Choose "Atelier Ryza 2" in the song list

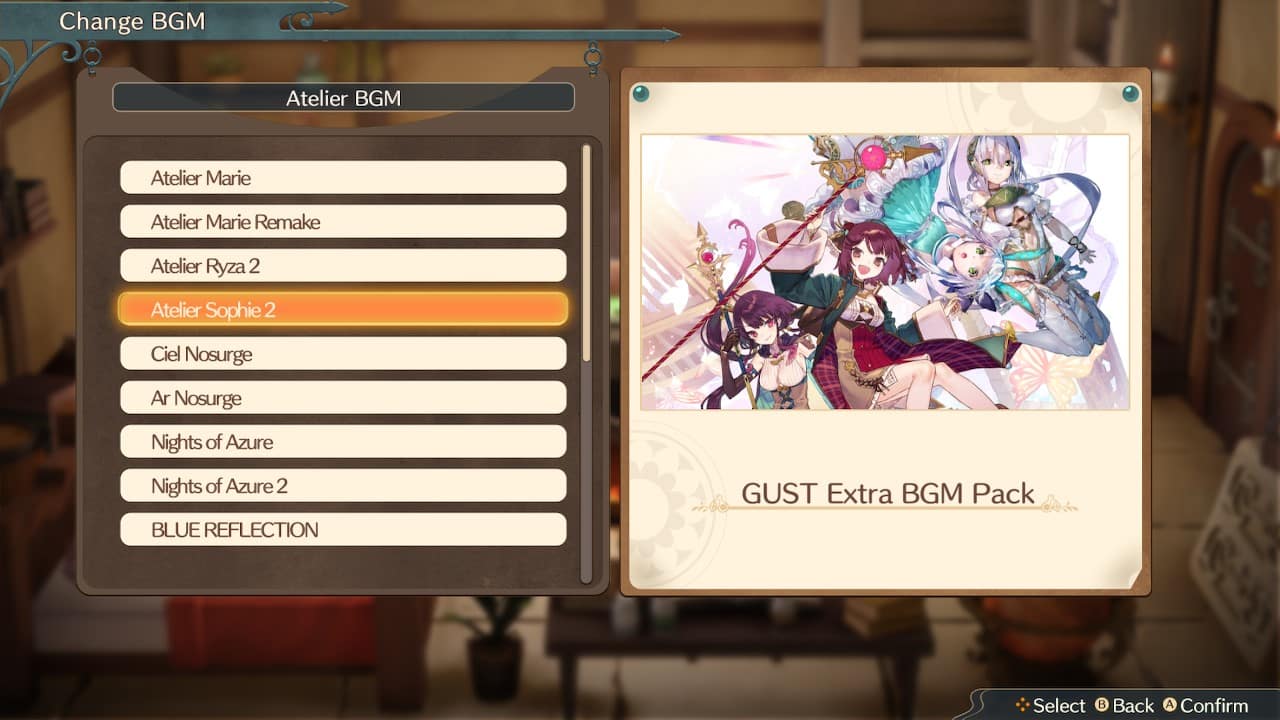tap(343, 265)
